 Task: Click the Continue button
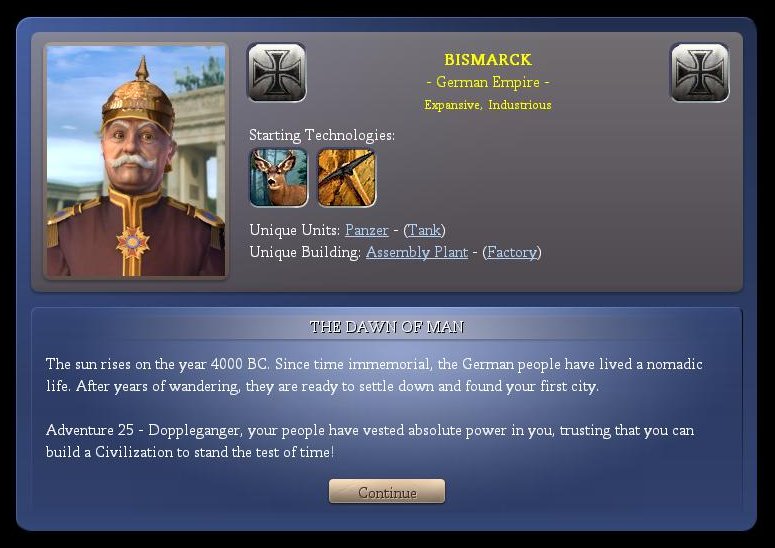coord(387,492)
